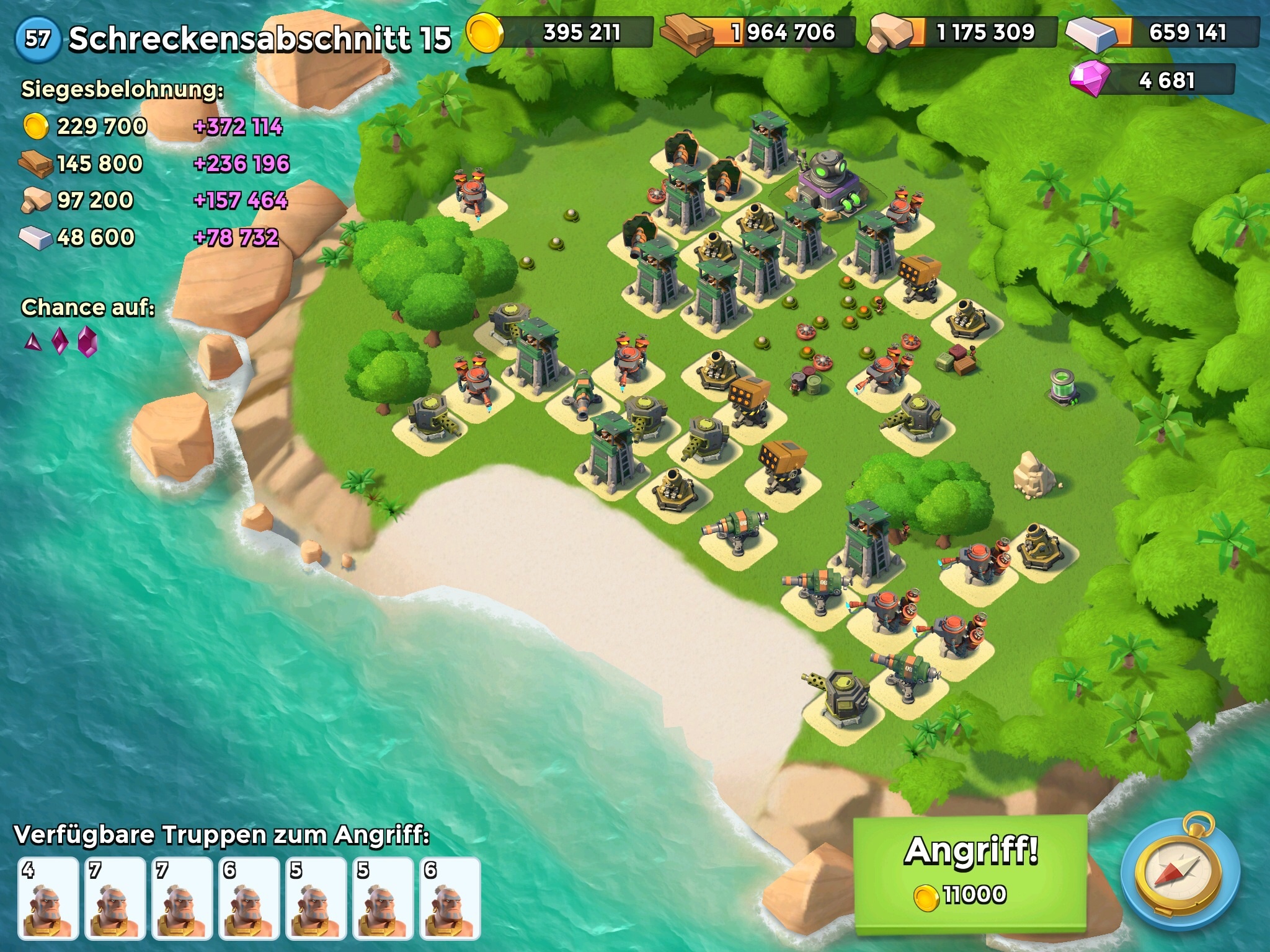This screenshot has width=1270, height=952.
Task: Open the diamond shop from the gem counter
Action: coord(1152,81)
